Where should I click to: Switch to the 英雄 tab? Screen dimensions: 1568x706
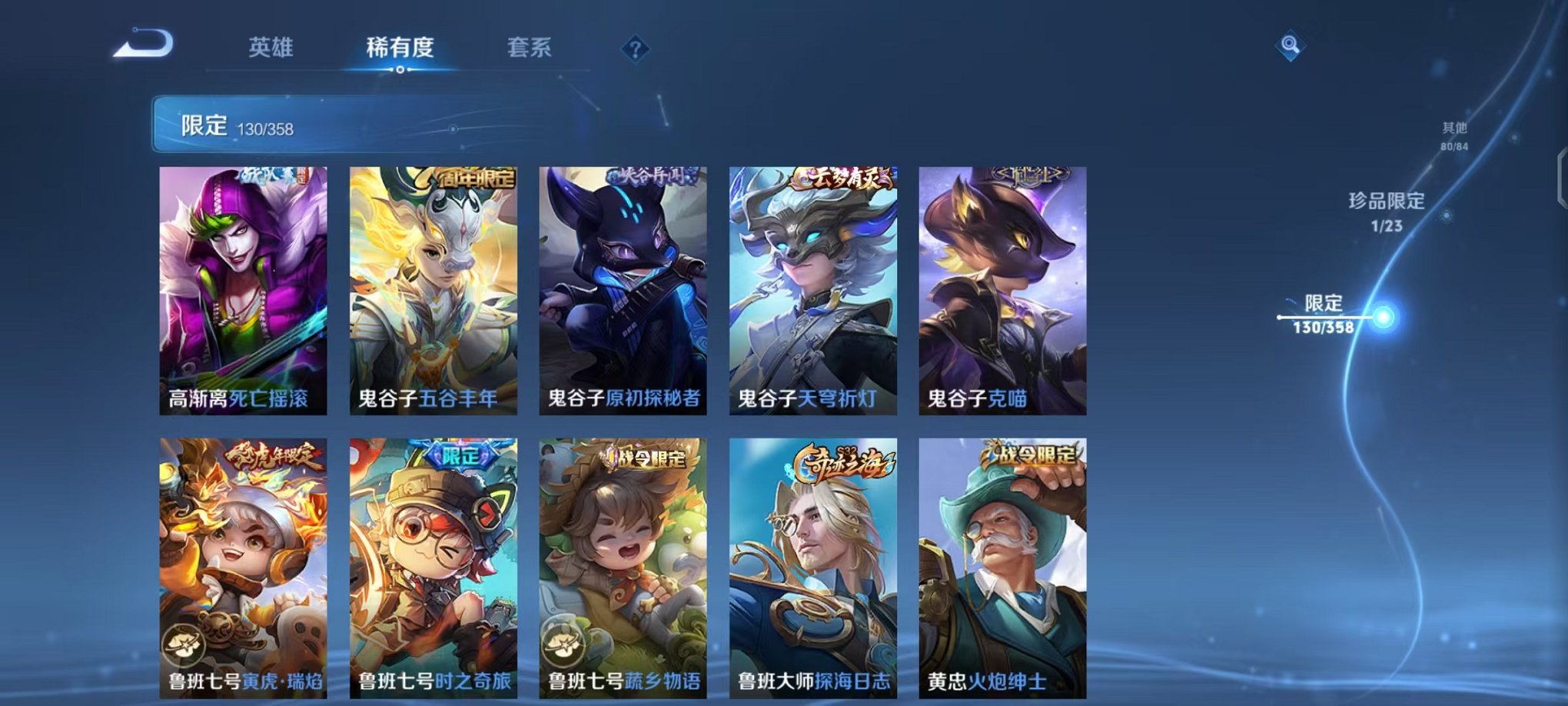[271, 48]
